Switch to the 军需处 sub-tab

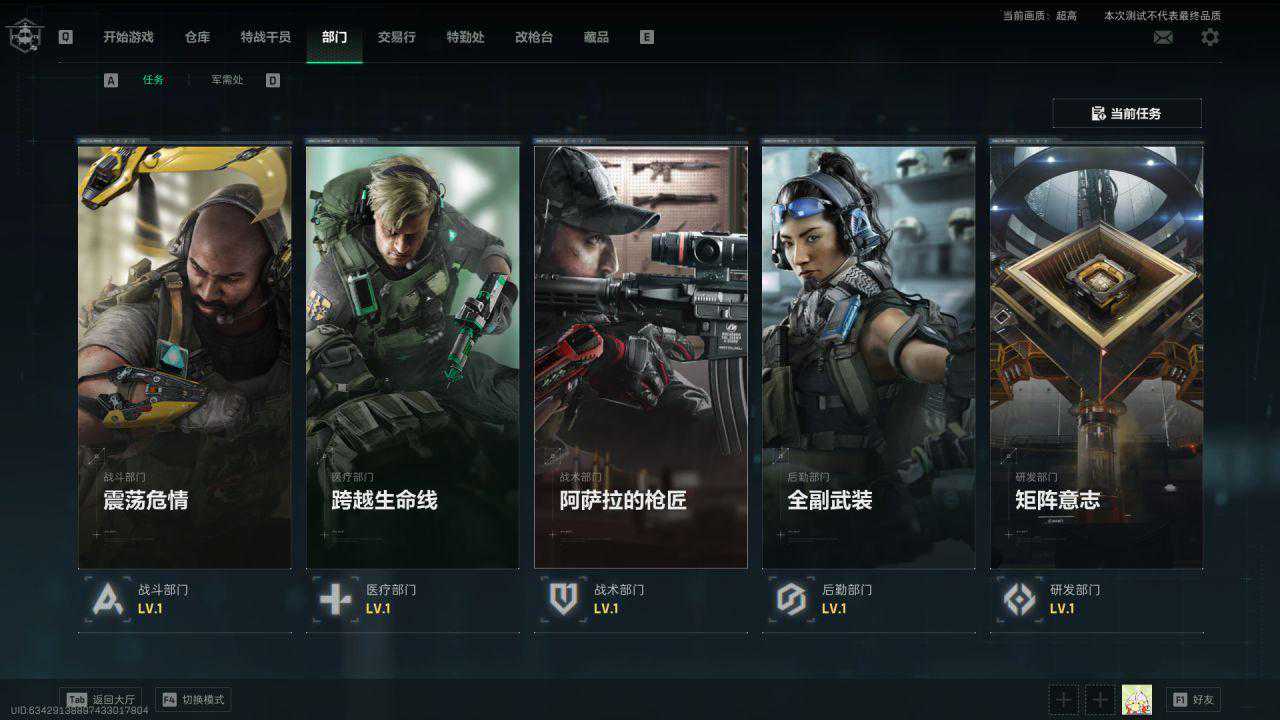pyautogui.click(x=227, y=80)
